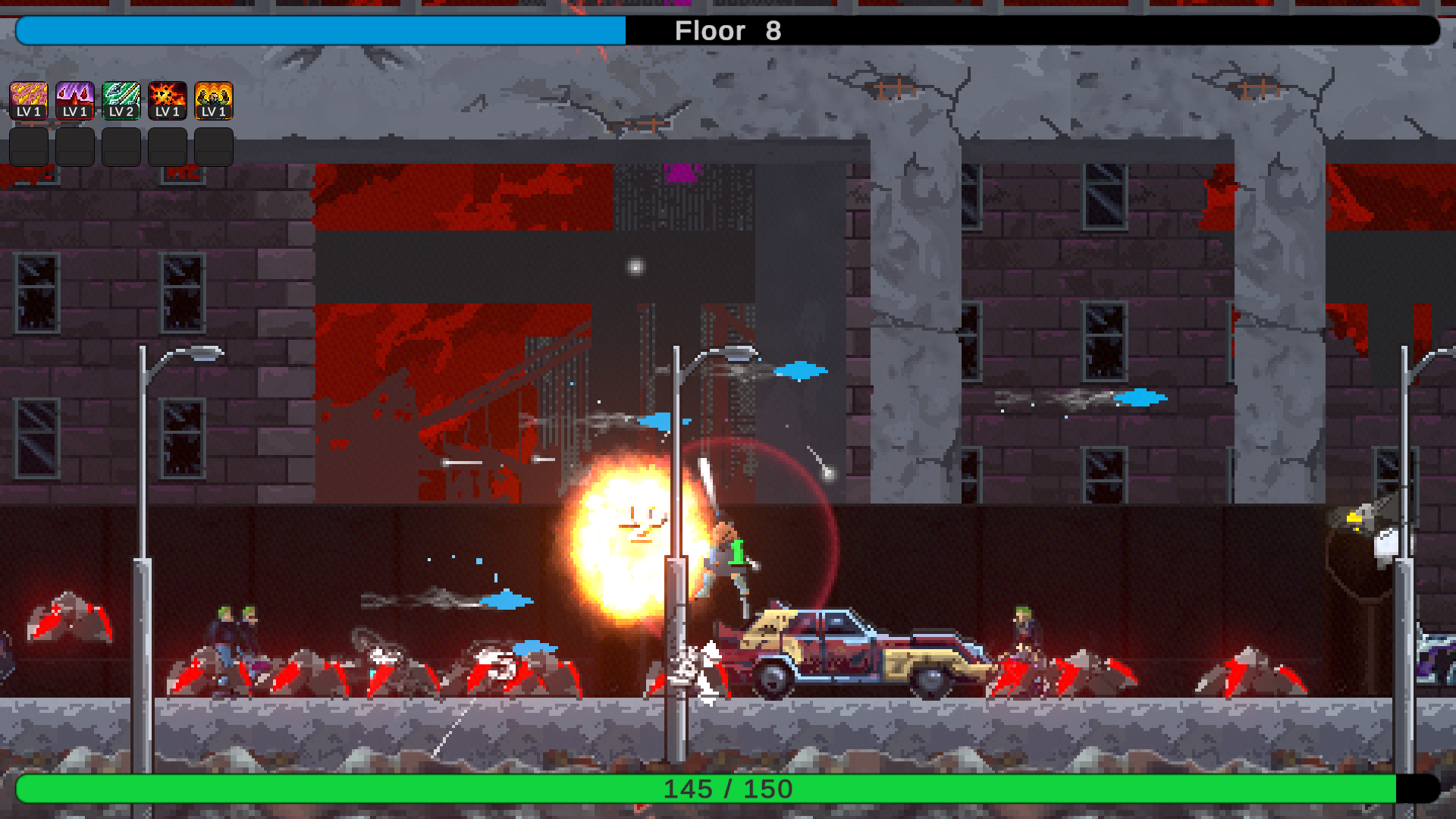Screen dimensions: 1456x819
Task: Pick the orange flexing-strongman skill icon
Action: [x=214, y=101]
